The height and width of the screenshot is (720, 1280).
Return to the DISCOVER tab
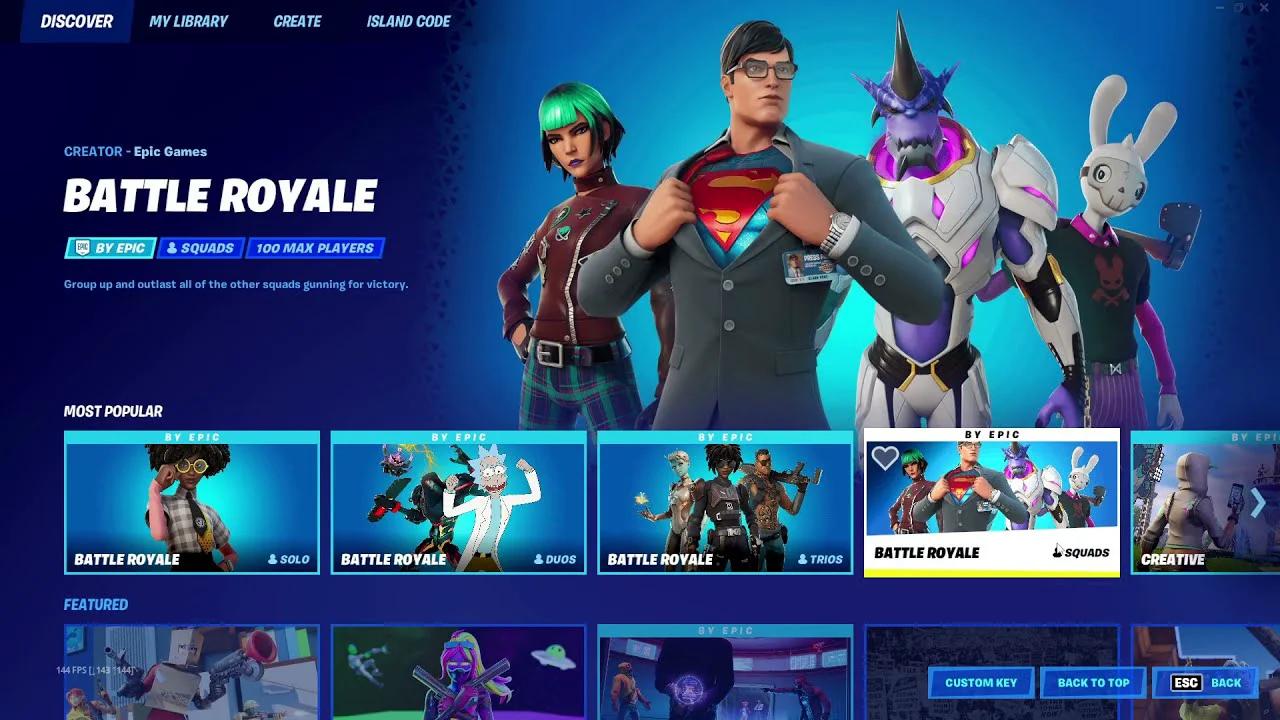75,21
